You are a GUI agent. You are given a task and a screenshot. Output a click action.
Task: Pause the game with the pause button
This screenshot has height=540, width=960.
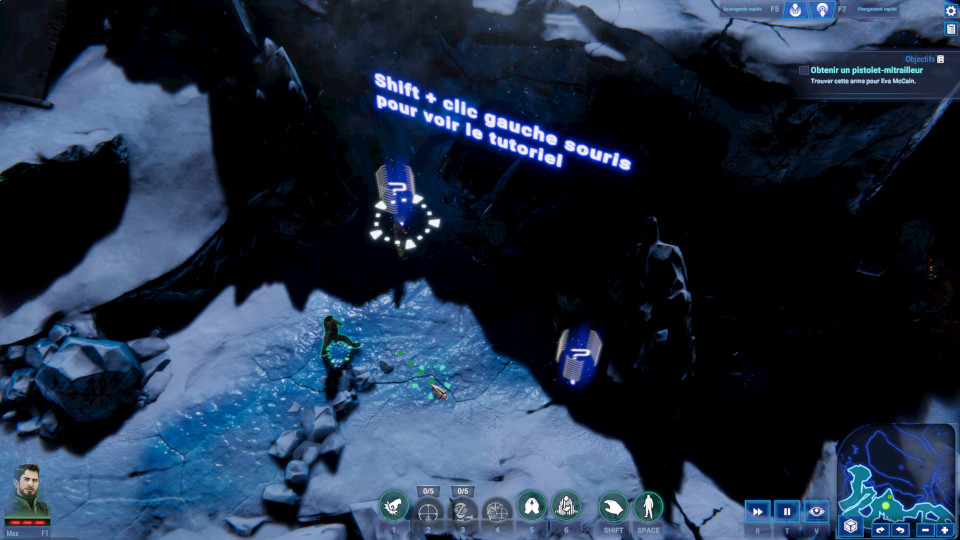pos(787,511)
